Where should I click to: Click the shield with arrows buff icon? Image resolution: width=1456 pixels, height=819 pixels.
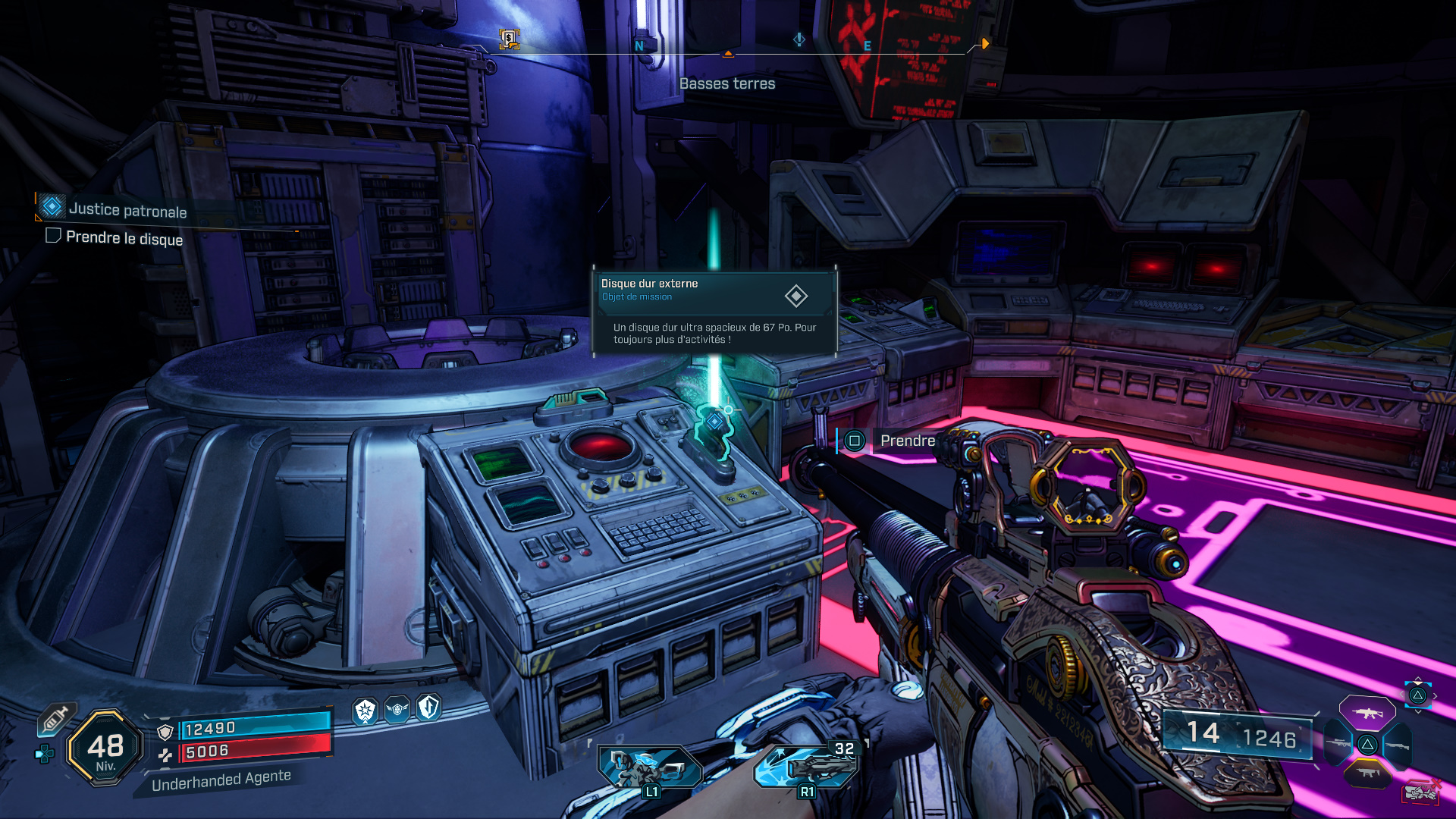(428, 708)
